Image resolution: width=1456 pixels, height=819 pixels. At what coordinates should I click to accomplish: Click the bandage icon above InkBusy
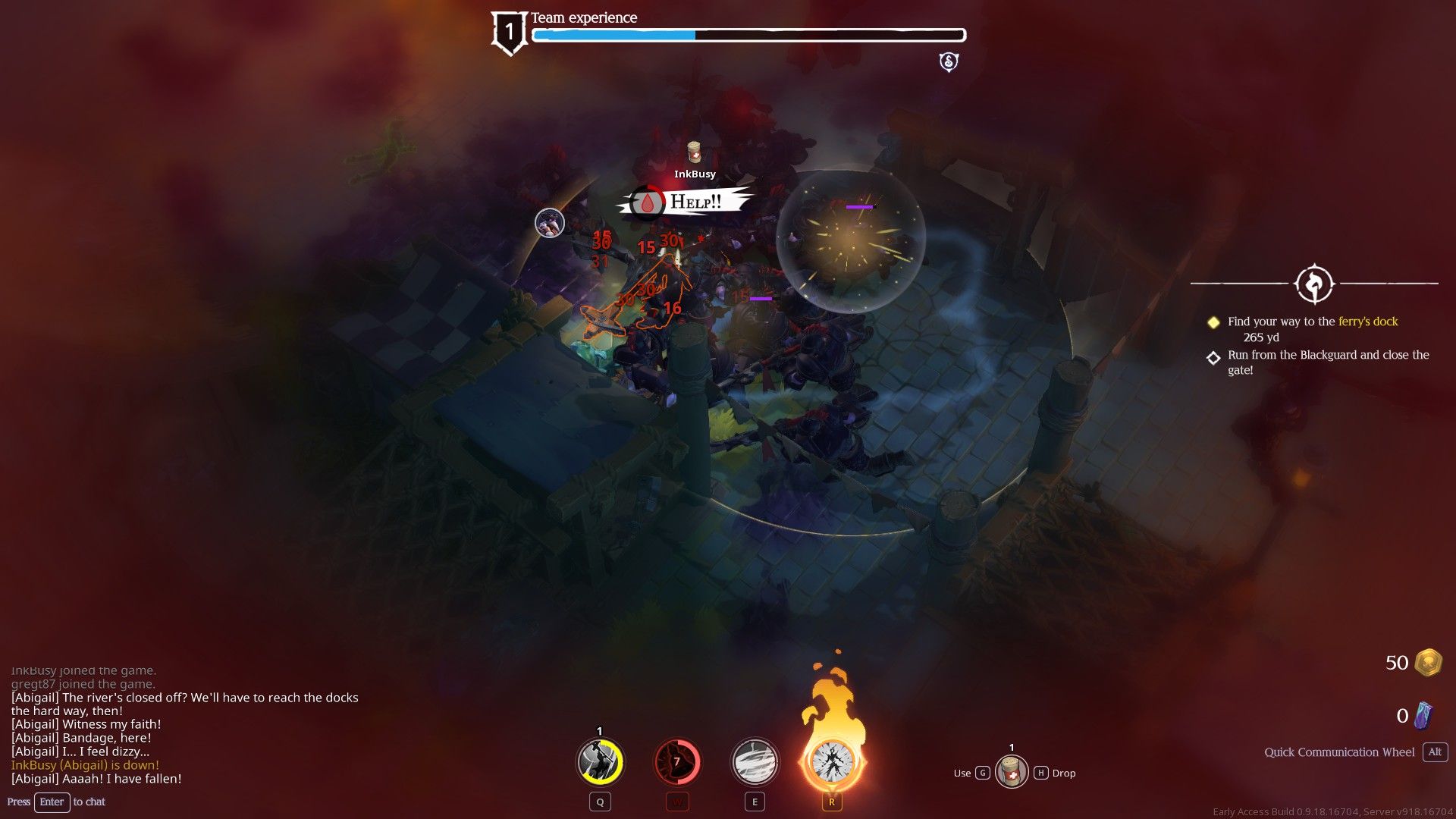coord(693,153)
